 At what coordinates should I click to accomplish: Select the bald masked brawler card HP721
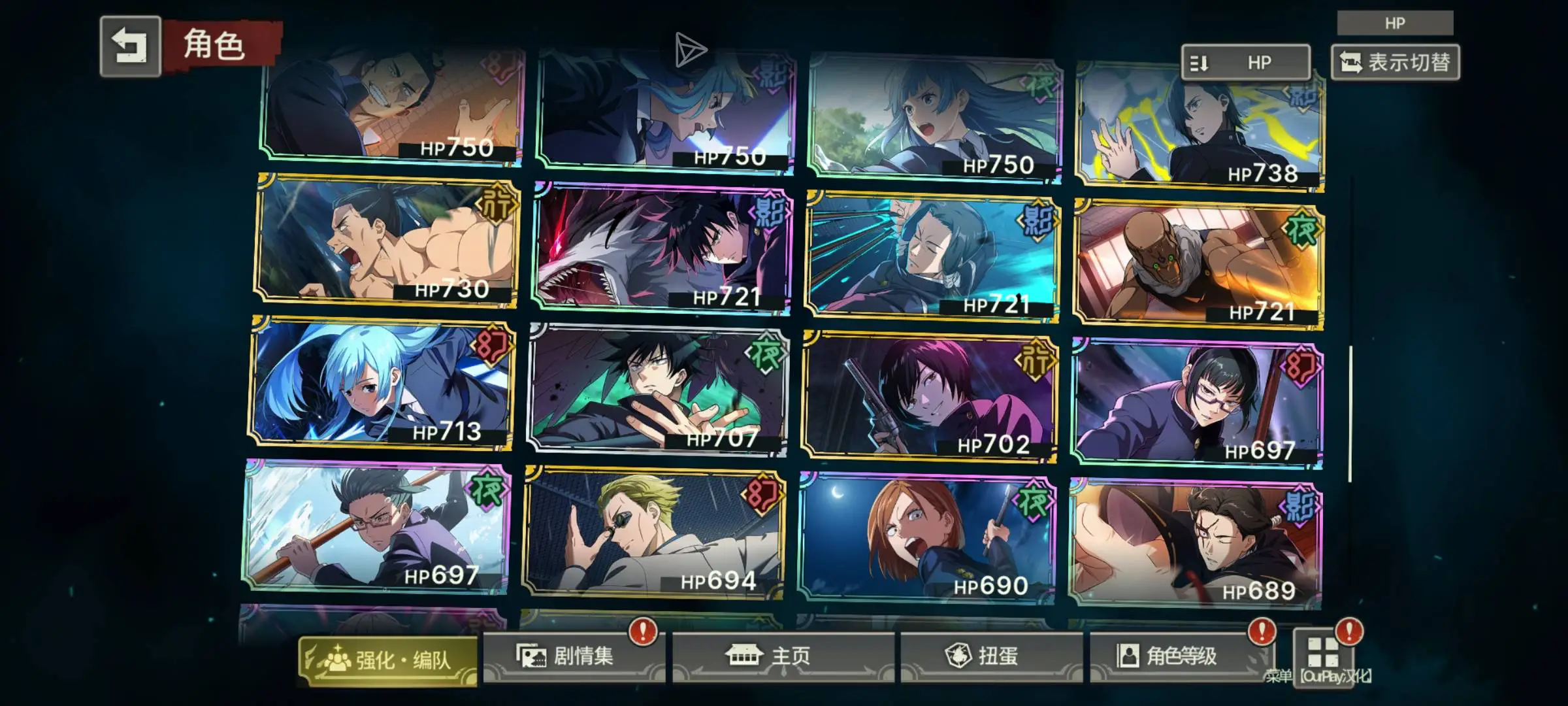tap(1199, 265)
